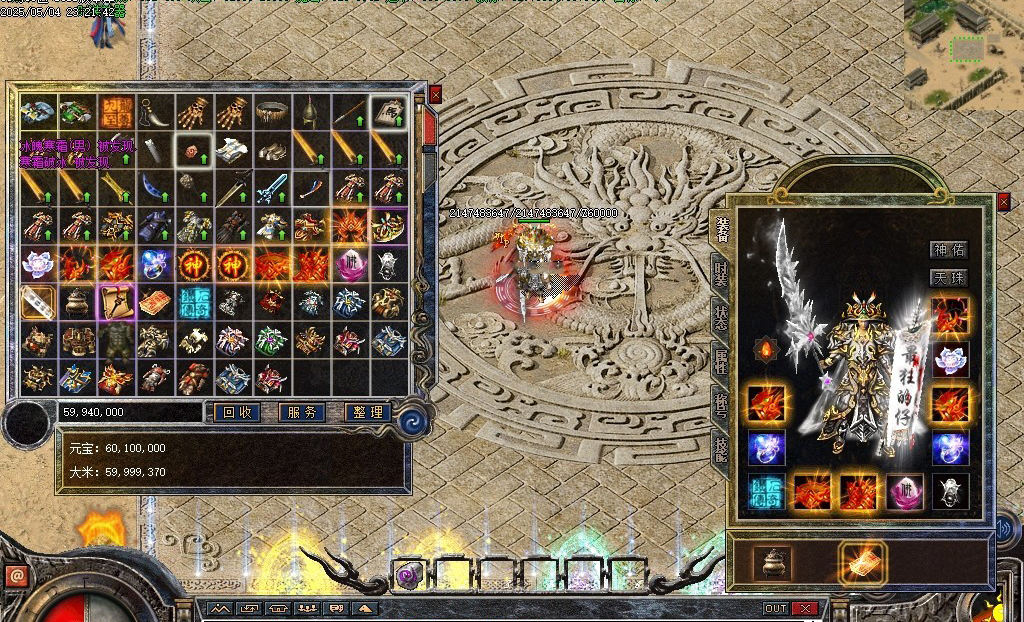Close the character equipment panel
The height and width of the screenshot is (622, 1024).
pyautogui.click(x=1004, y=202)
